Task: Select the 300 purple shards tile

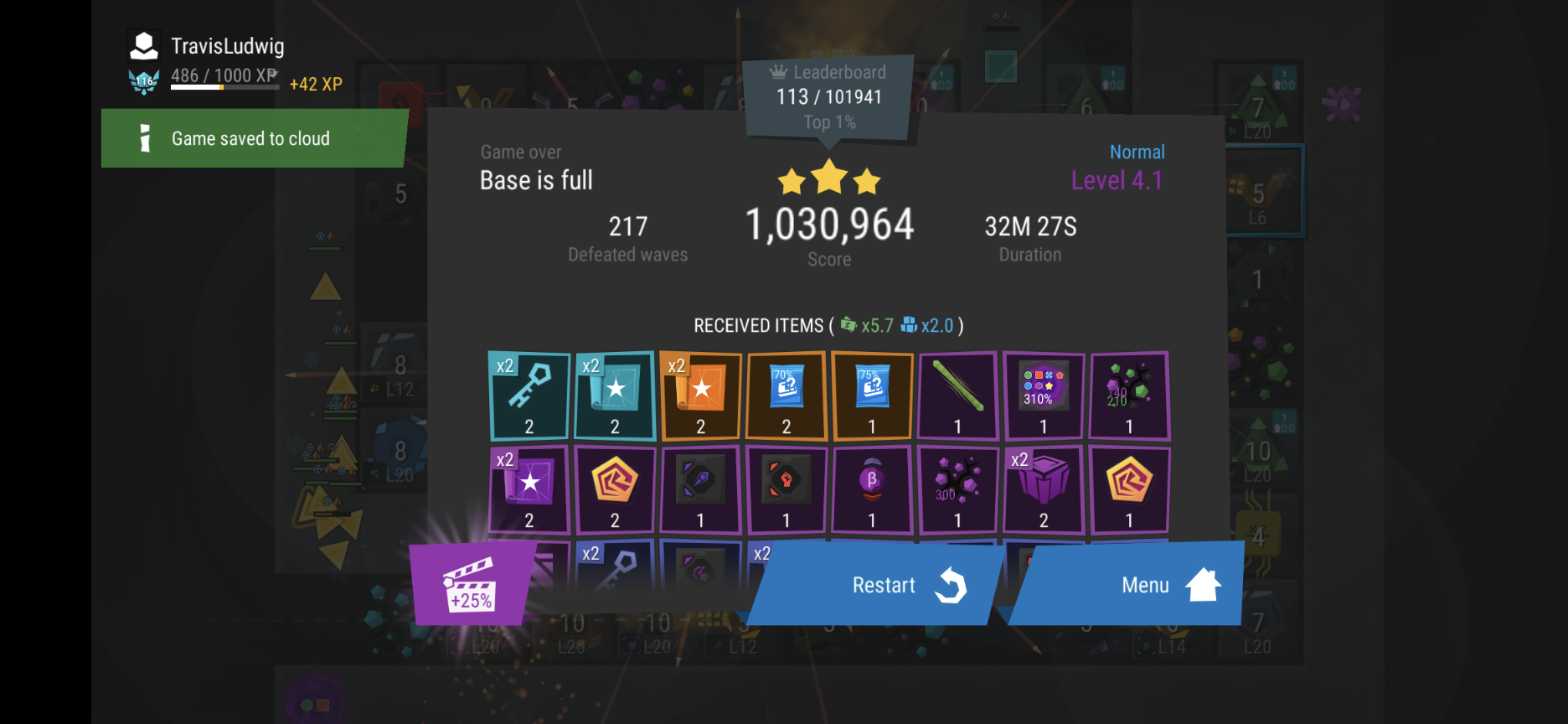Action: 957,490
